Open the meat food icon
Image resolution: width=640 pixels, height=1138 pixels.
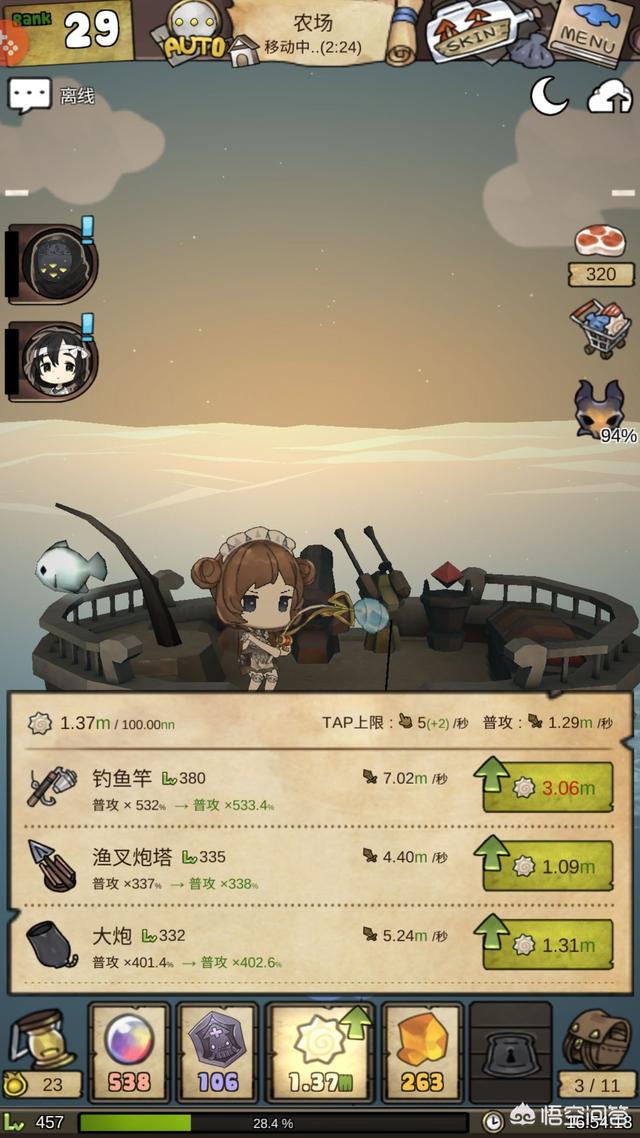point(601,241)
